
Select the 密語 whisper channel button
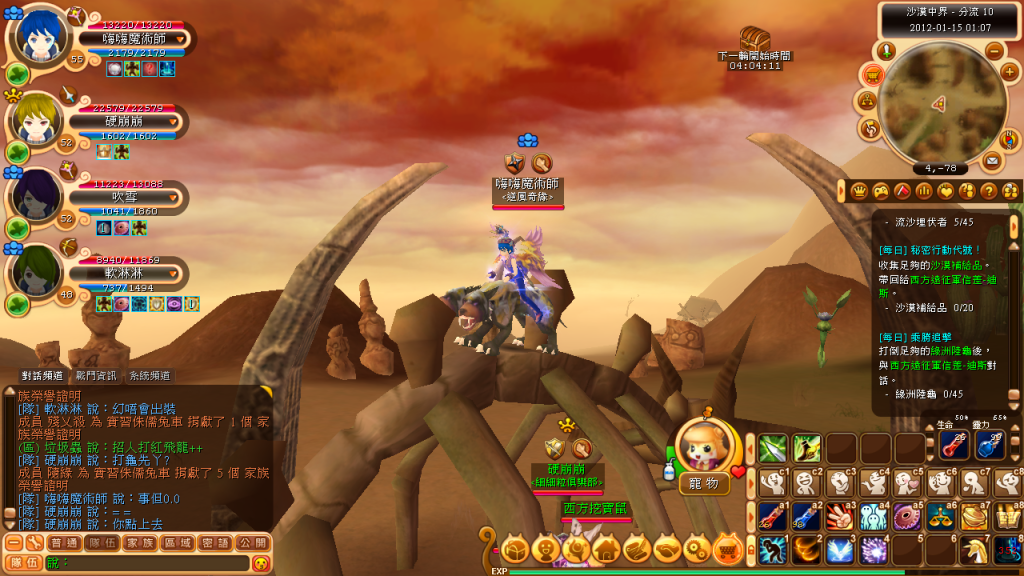pyautogui.click(x=211, y=543)
